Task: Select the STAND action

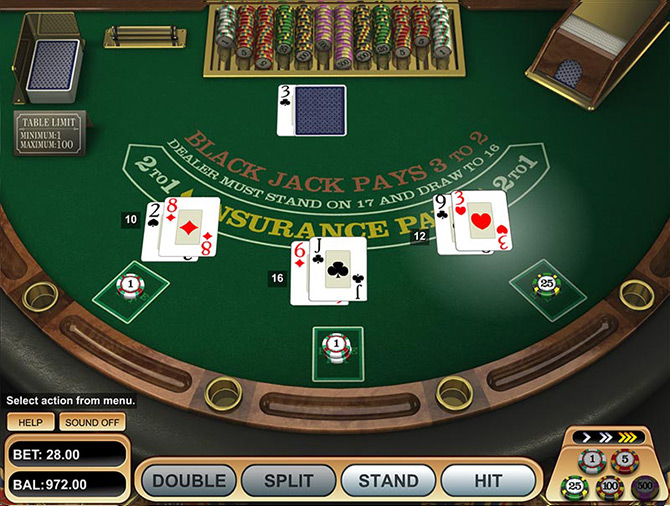Action: (x=389, y=481)
